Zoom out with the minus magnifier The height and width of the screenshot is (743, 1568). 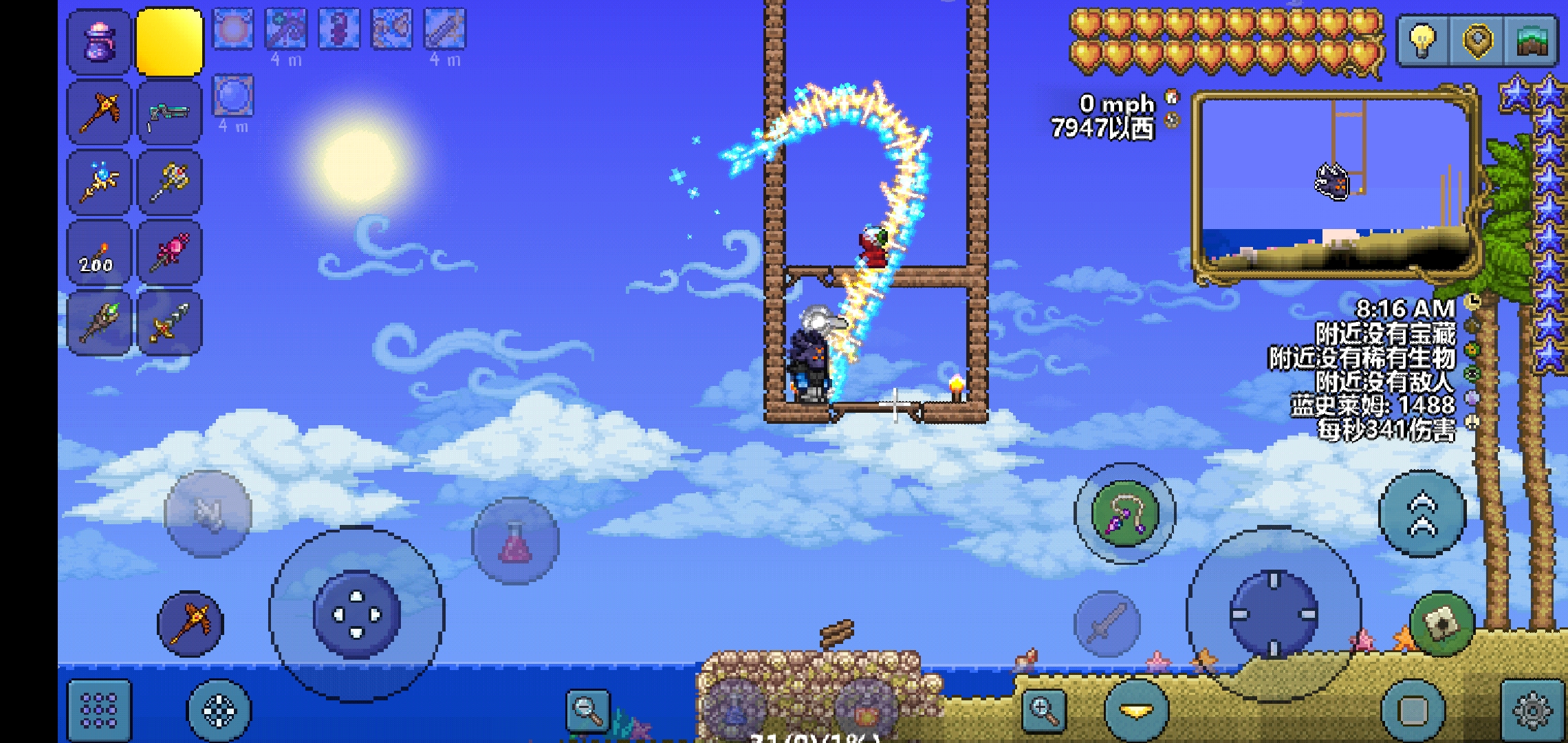point(588,709)
